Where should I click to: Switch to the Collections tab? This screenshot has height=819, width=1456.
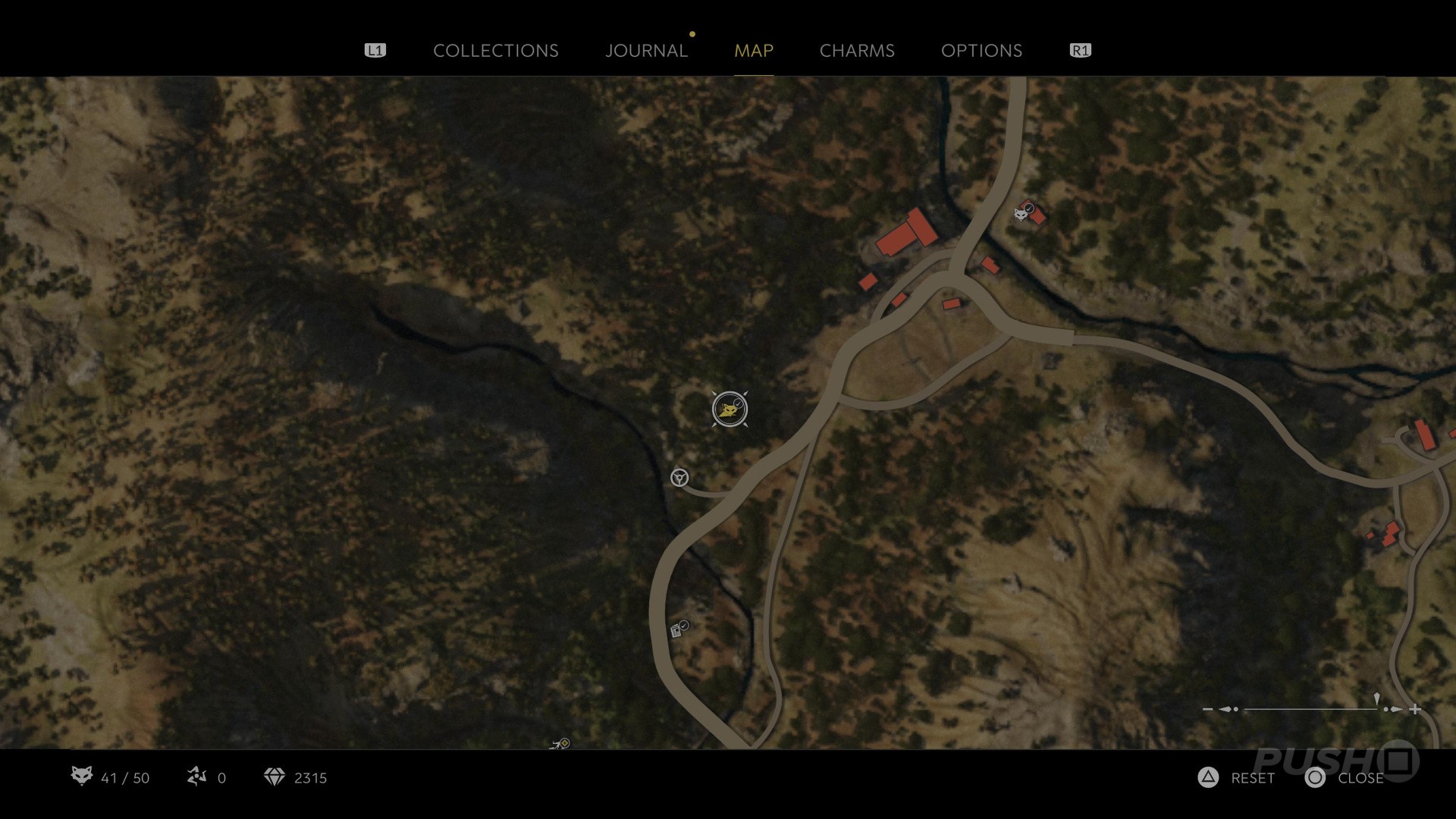click(x=495, y=51)
